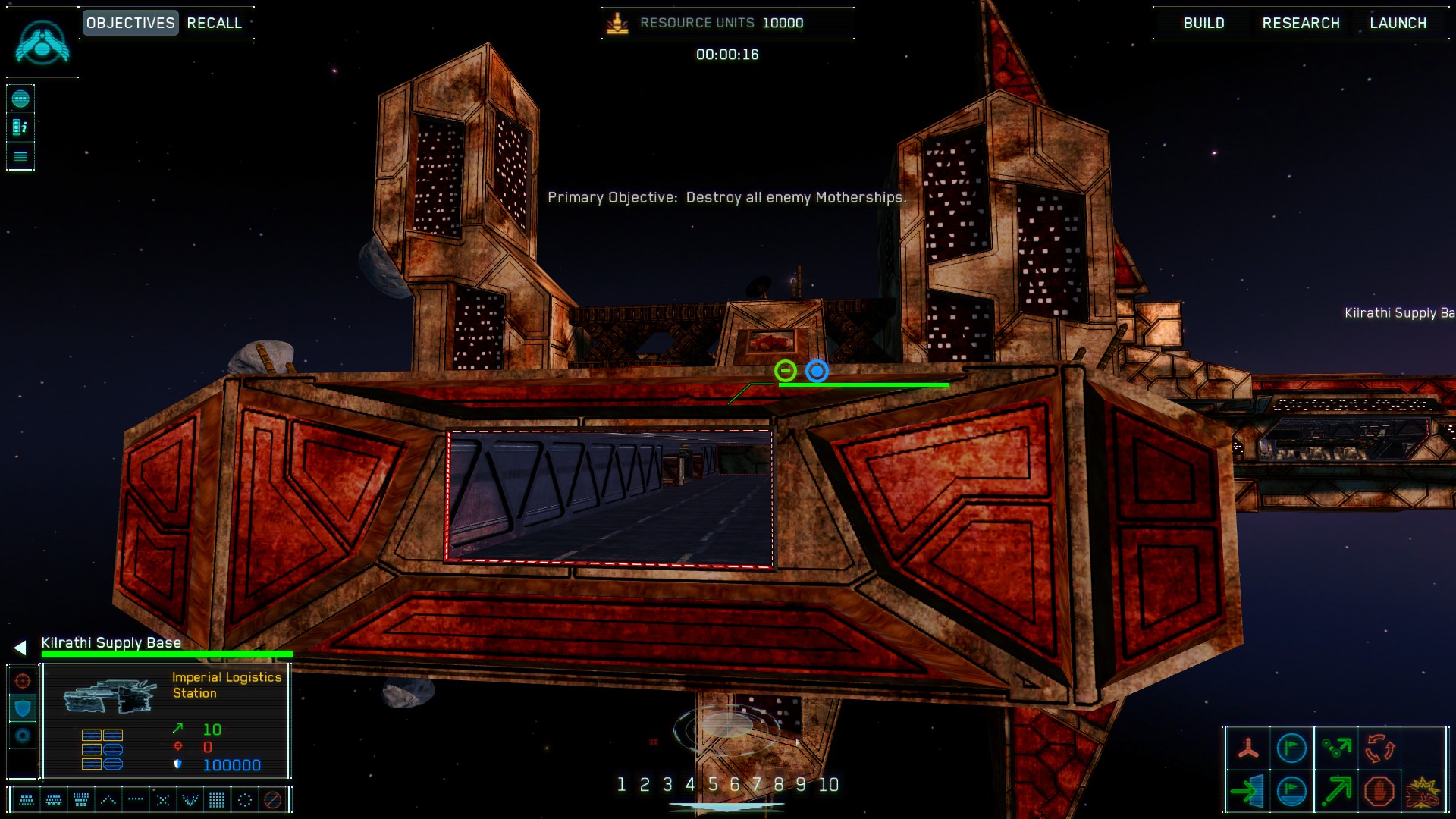Activate the Dock command arrow-into-hangar icon

(x=1247, y=791)
